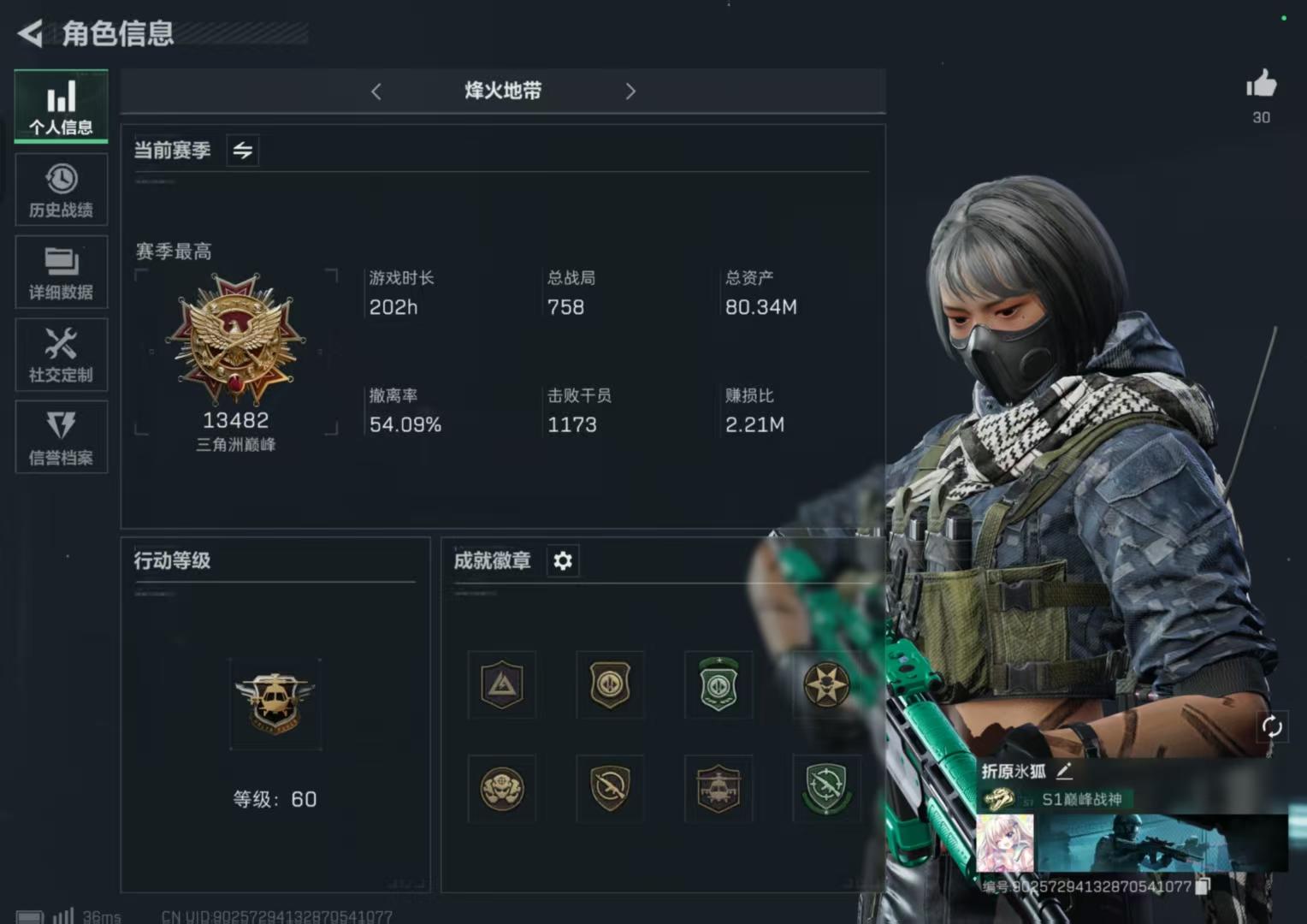1307x924 pixels.
Task: Switch to the next mode with the right chevron
Action: pyautogui.click(x=630, y=92)
